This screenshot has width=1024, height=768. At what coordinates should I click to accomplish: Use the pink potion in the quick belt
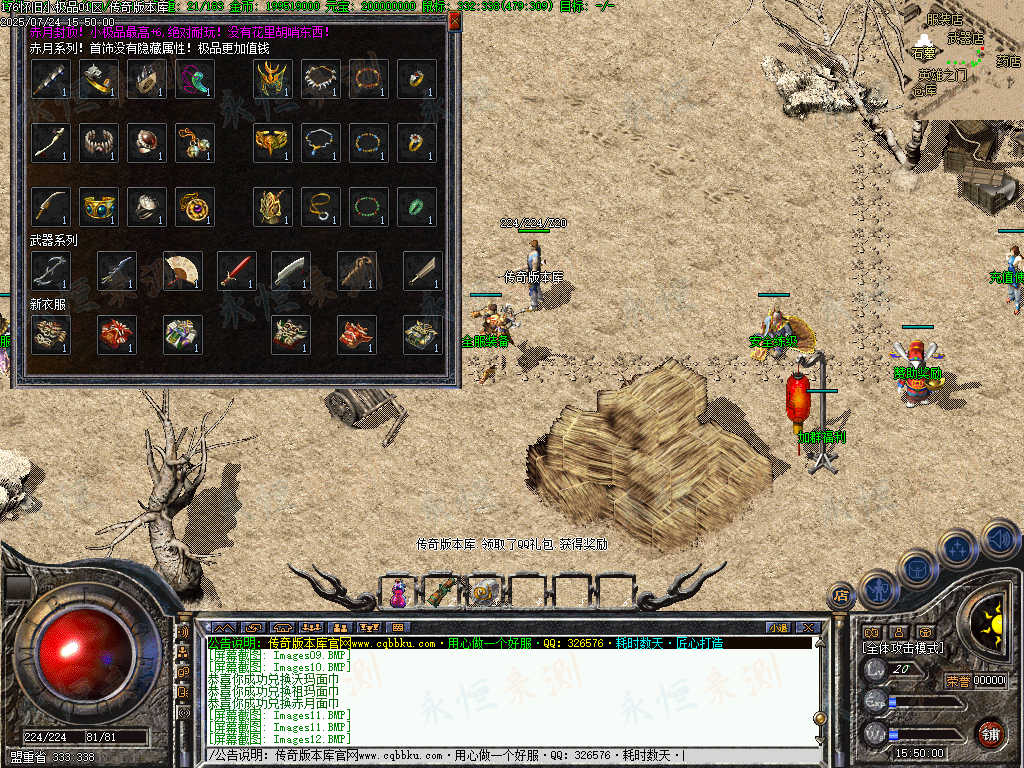[x=399, y=593]
